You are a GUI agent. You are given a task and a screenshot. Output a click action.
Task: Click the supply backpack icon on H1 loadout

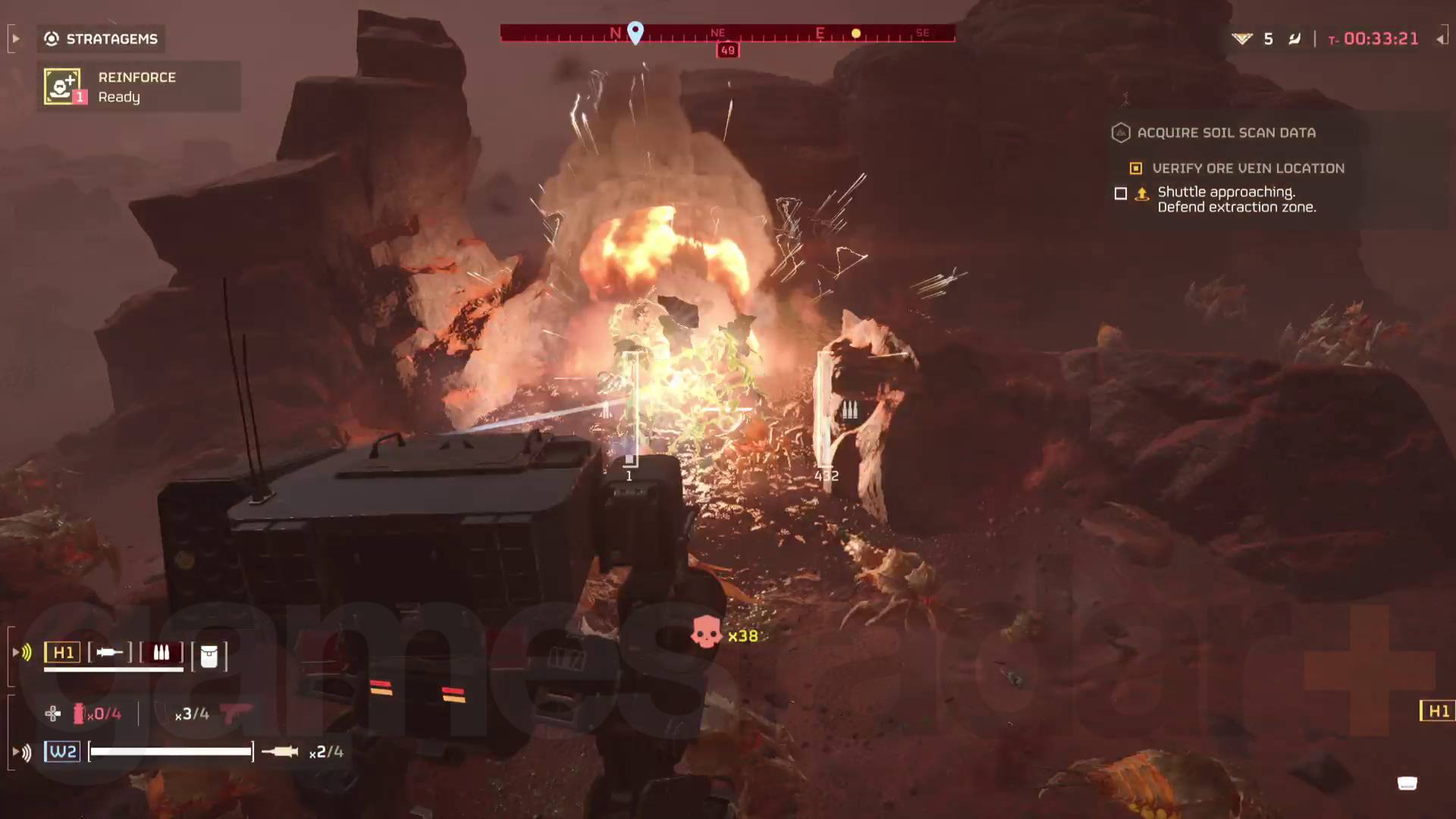pyautogui.click(x=209, y=655)
